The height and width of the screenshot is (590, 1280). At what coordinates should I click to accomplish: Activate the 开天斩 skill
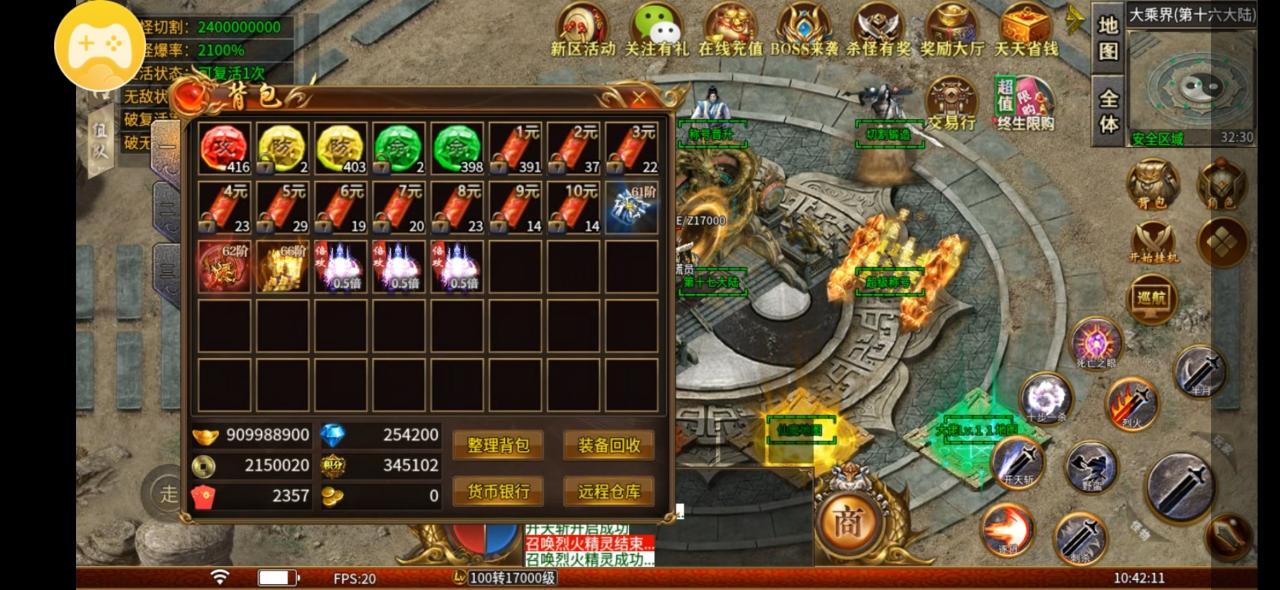pyautogui.click(x=1017, y=463)
